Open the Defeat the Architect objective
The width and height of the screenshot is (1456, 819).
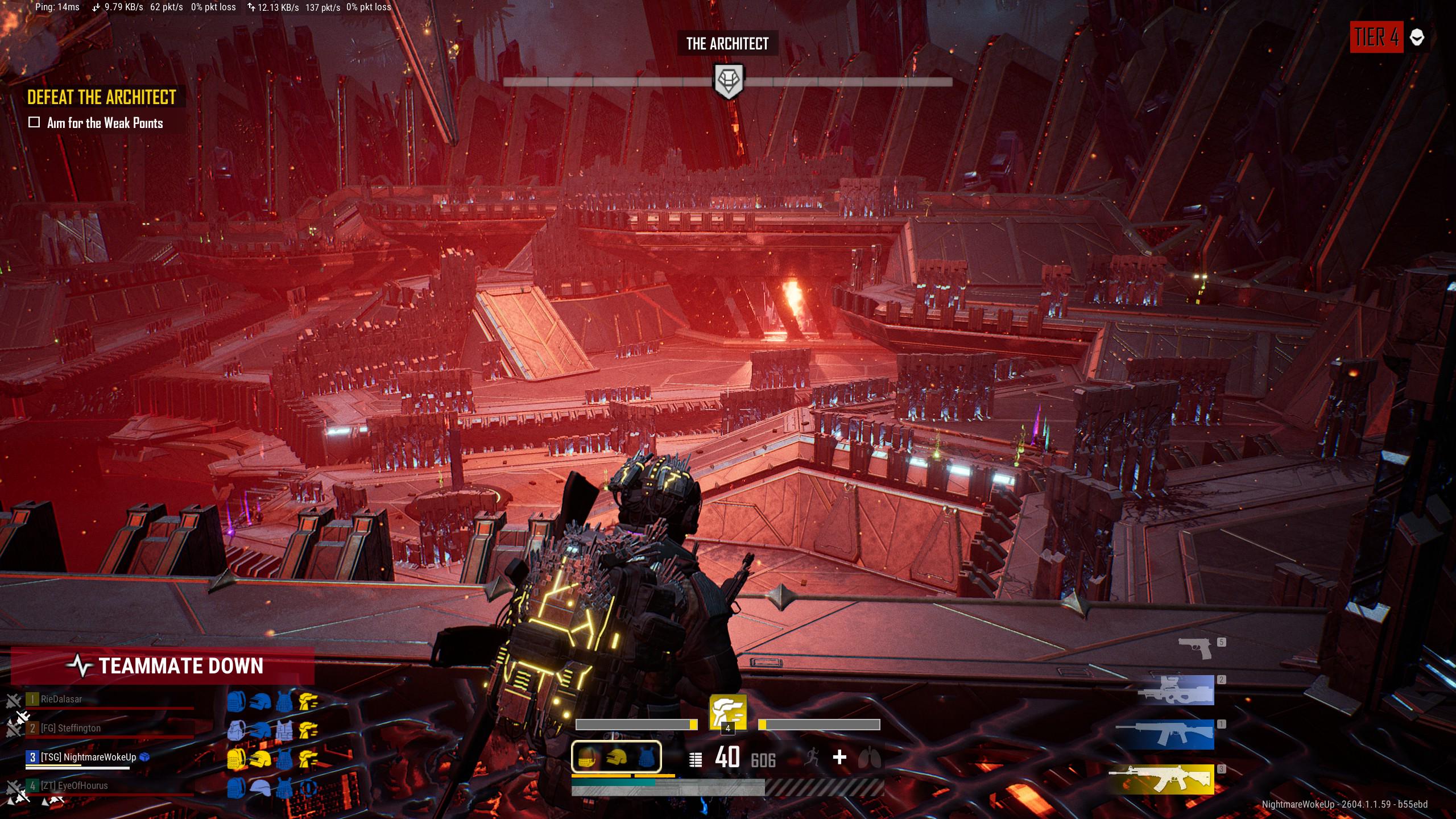102,97
